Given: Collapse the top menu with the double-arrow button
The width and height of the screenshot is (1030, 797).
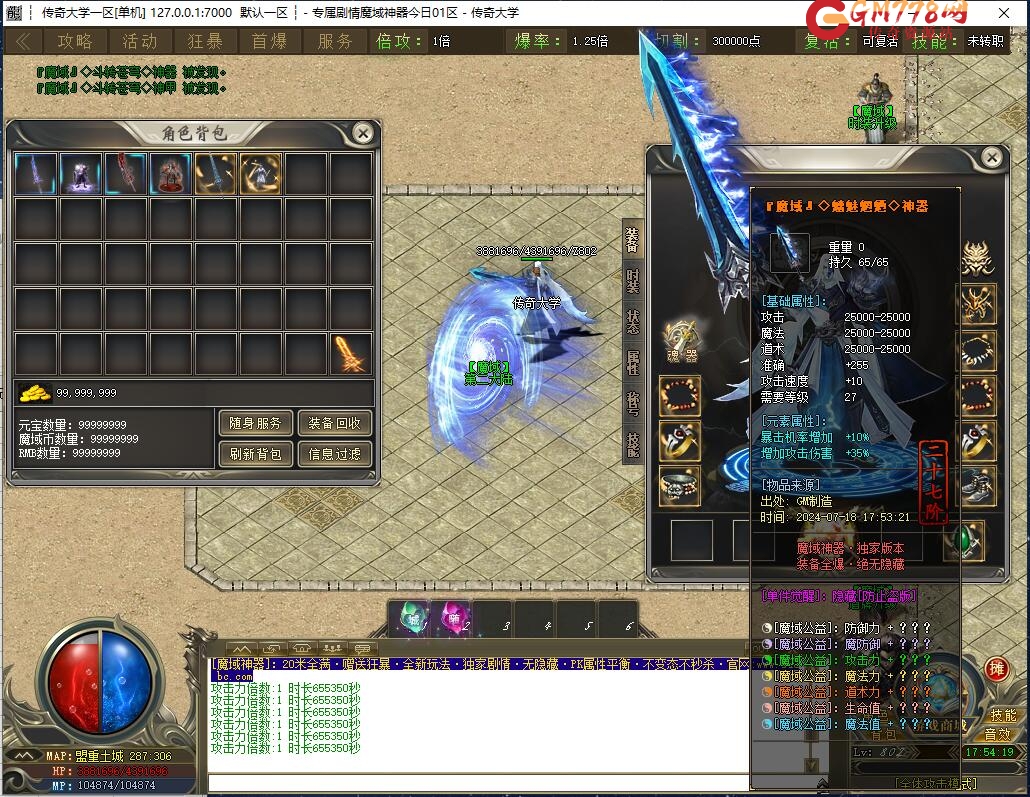Looking at the screenshot, I should (23, 41).
